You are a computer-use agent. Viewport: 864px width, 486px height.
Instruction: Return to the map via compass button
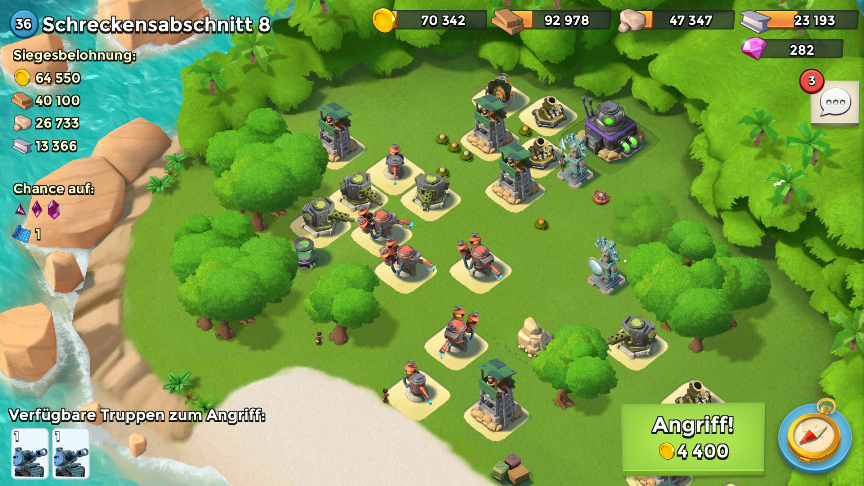814,437
